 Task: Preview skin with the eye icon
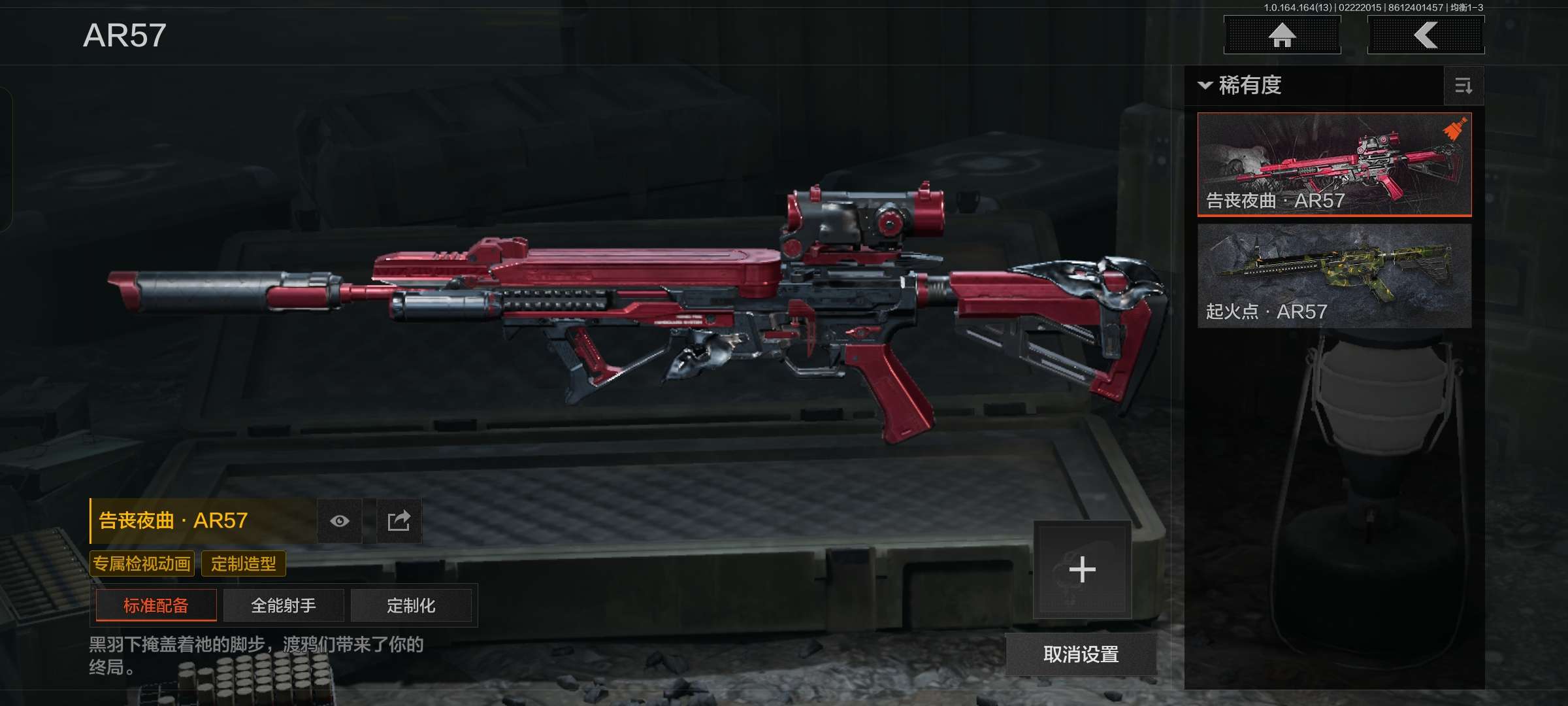pos(340,521)
